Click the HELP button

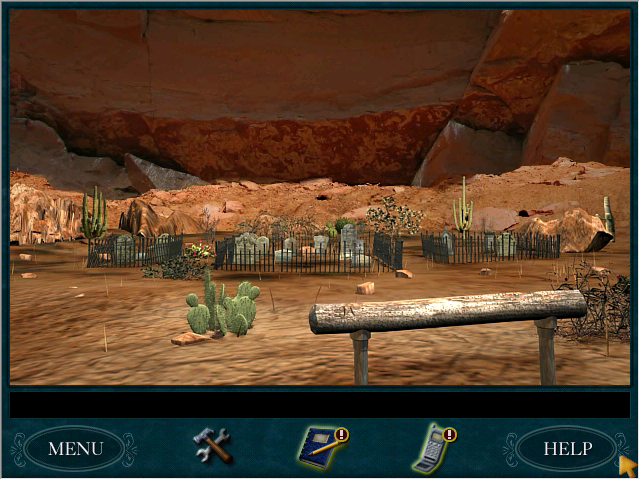tap(566, 448)
